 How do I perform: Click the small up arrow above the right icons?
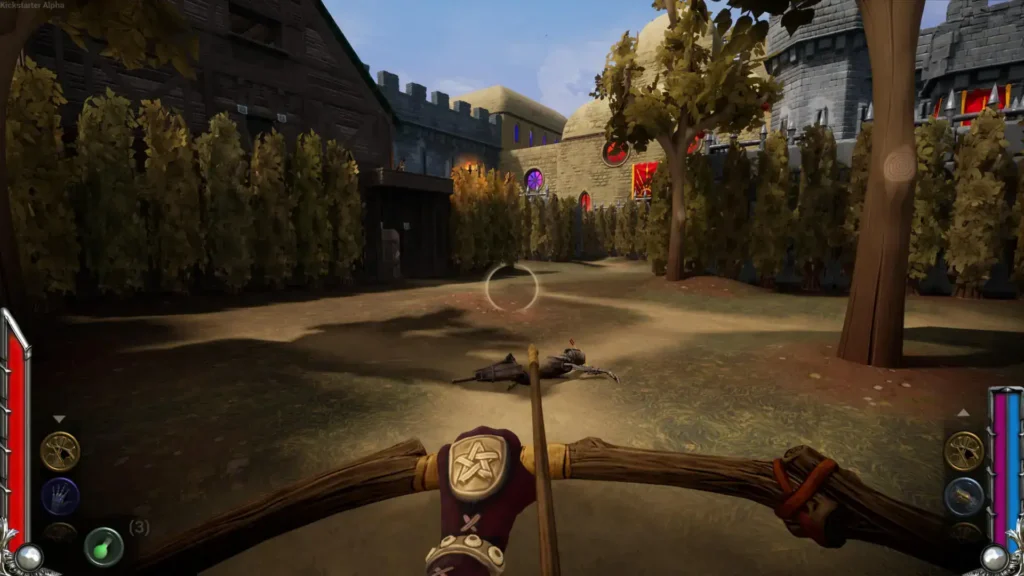(x=963, y=412)
